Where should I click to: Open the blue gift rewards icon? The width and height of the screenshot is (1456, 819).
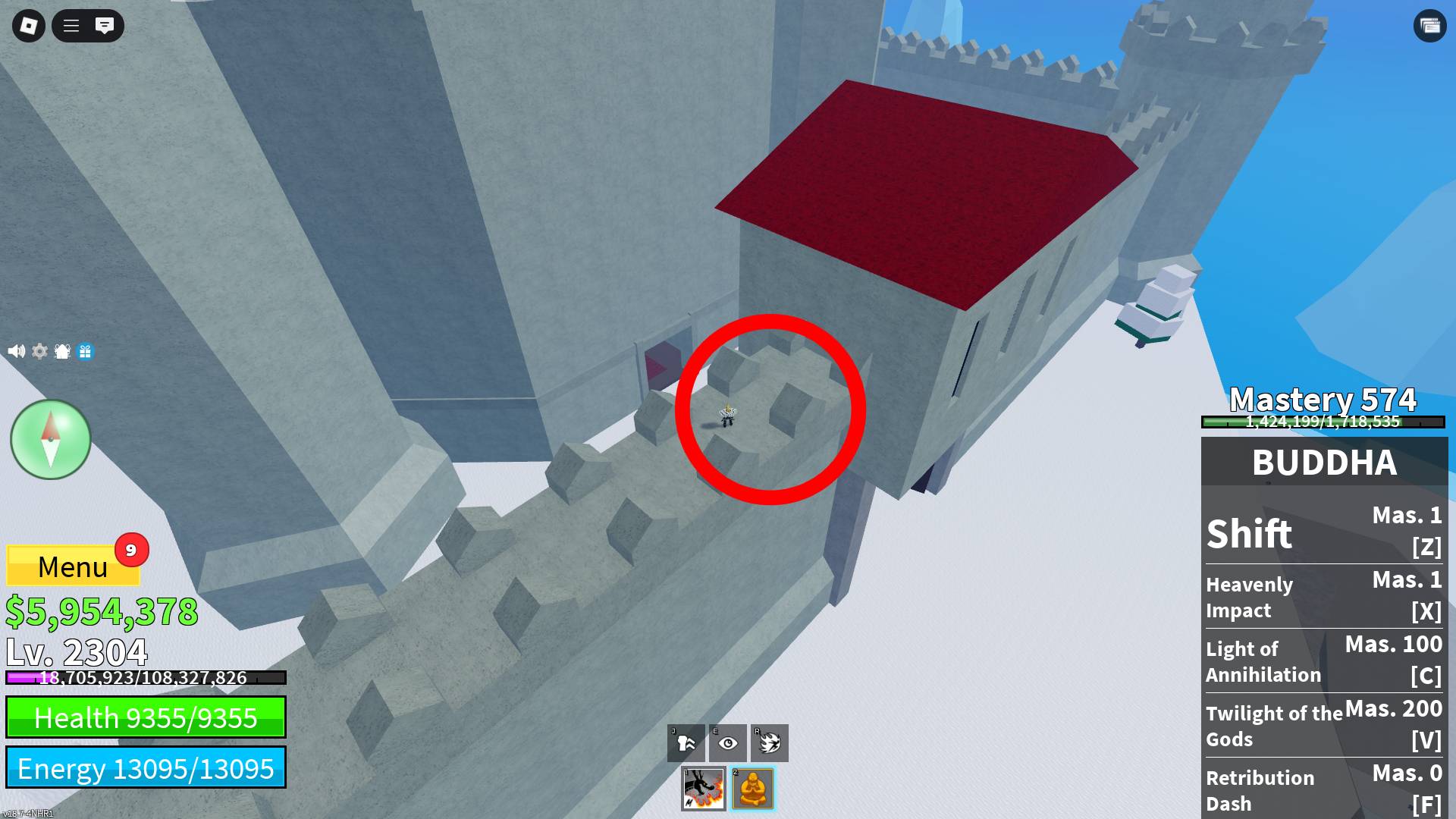[84, 352]
